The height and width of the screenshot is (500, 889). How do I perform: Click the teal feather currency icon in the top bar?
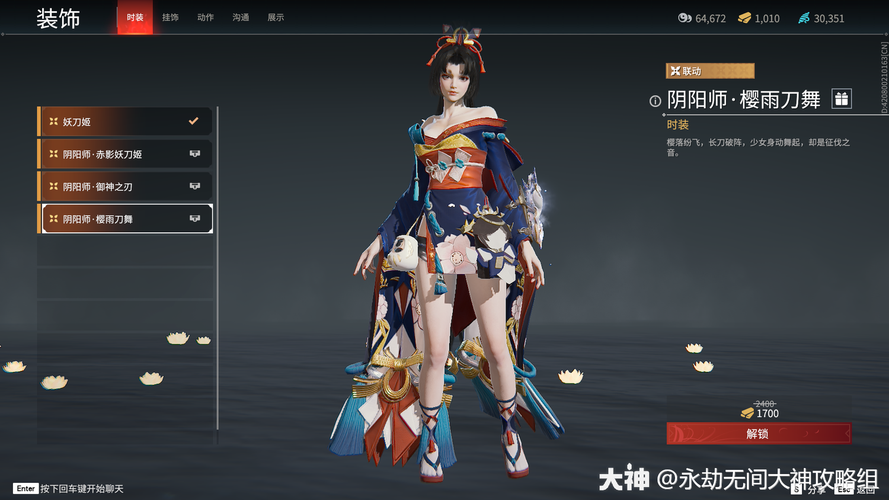click(x=804, y=18)
